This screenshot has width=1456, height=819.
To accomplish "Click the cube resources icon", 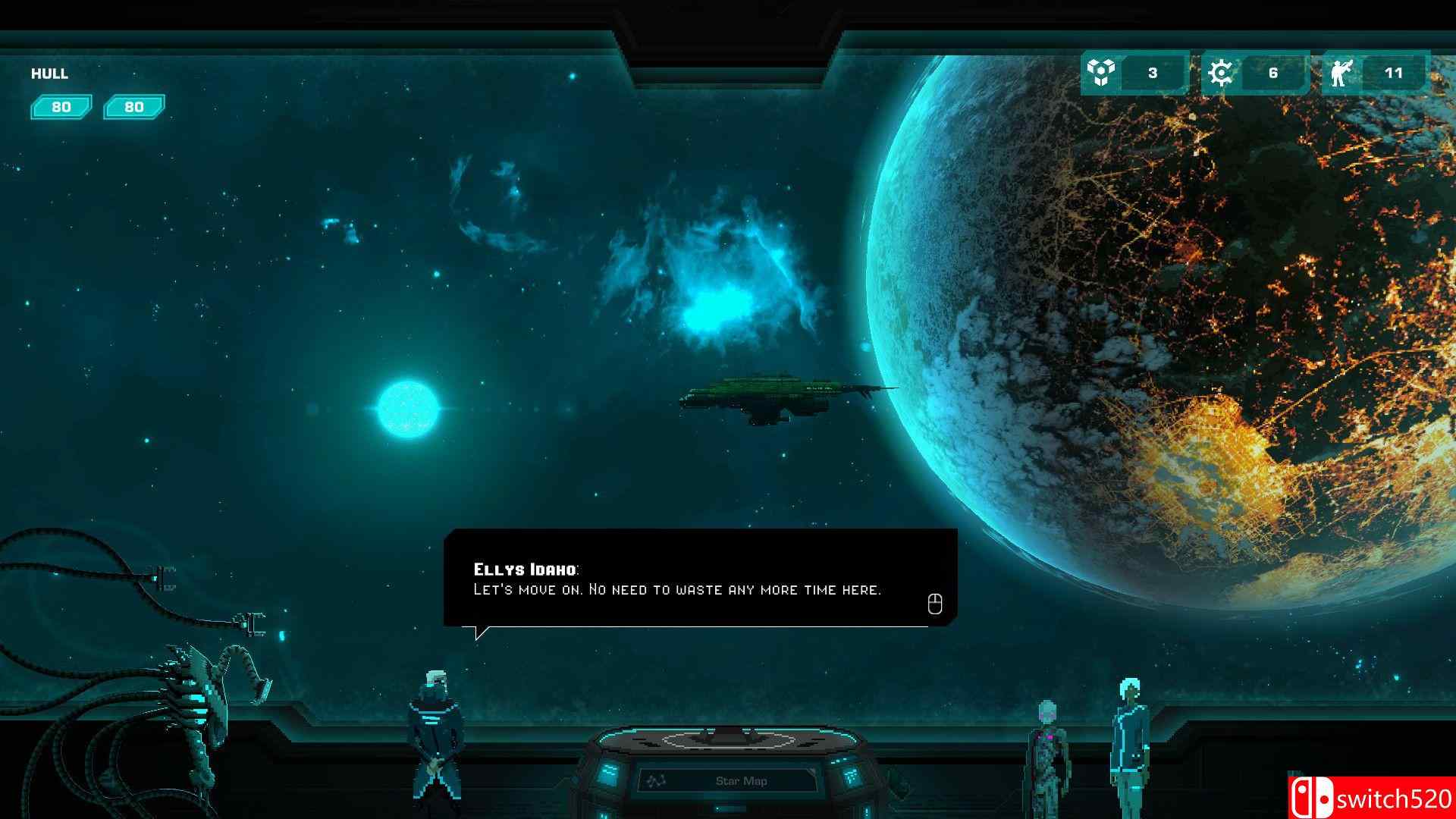I will pyautogui.click(x=1101, y=73).
